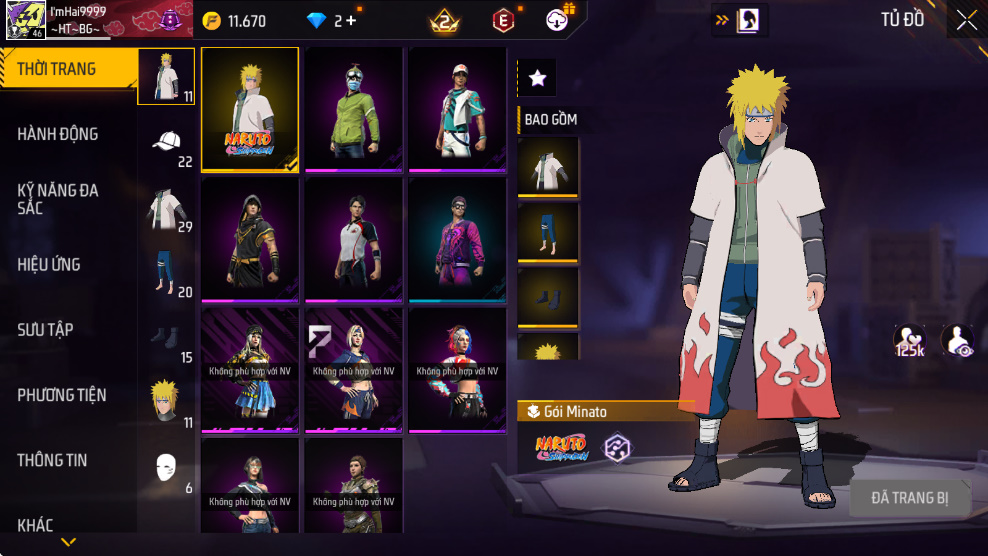This screenshot has height=556, width=988.
Task: Switch to the THÔNG TIN tab
Action: pos(52,461)
